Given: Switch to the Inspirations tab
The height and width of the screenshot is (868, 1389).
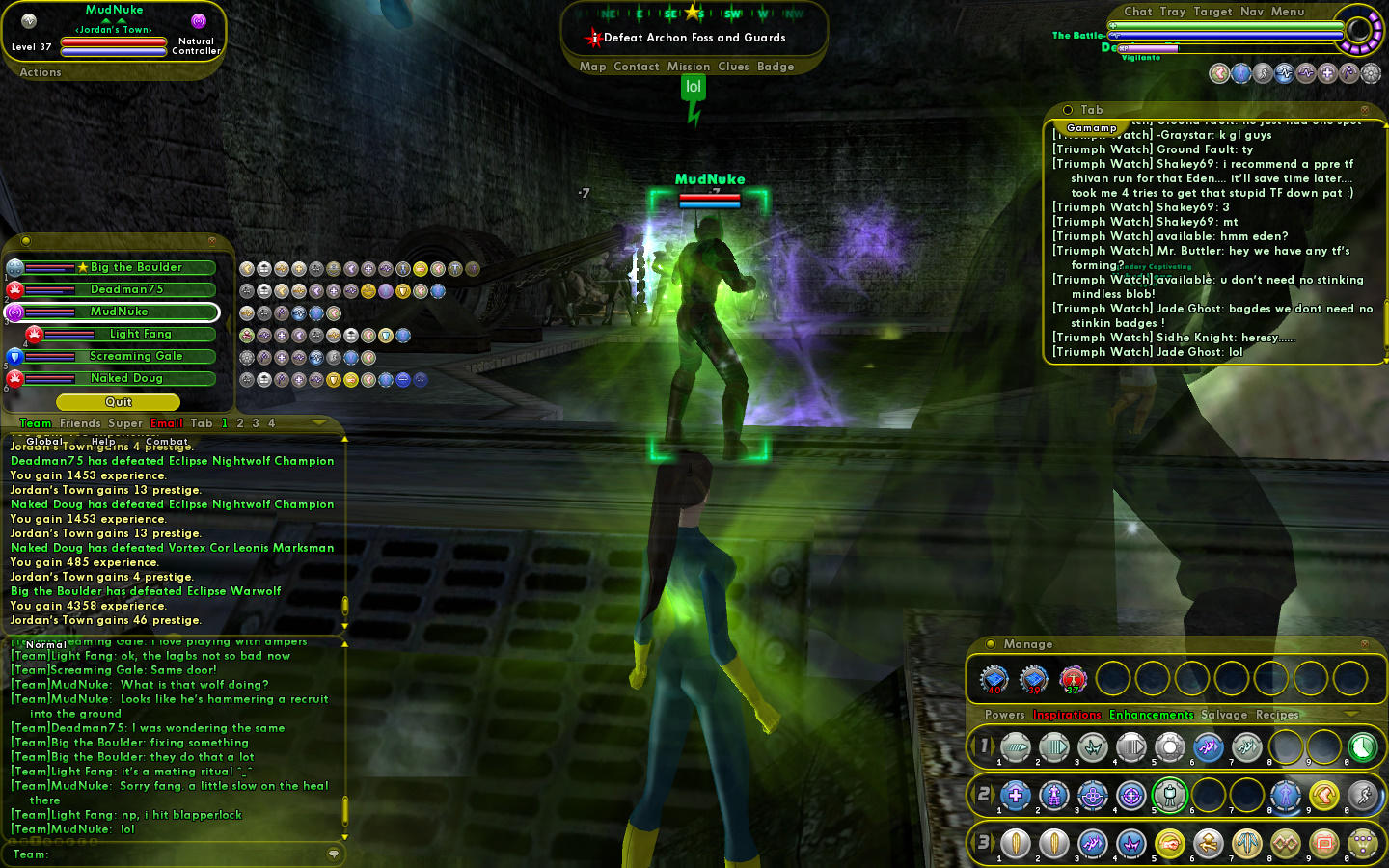Looking at the screenshot, I should pyautogui.click(x=1067, y=715).
